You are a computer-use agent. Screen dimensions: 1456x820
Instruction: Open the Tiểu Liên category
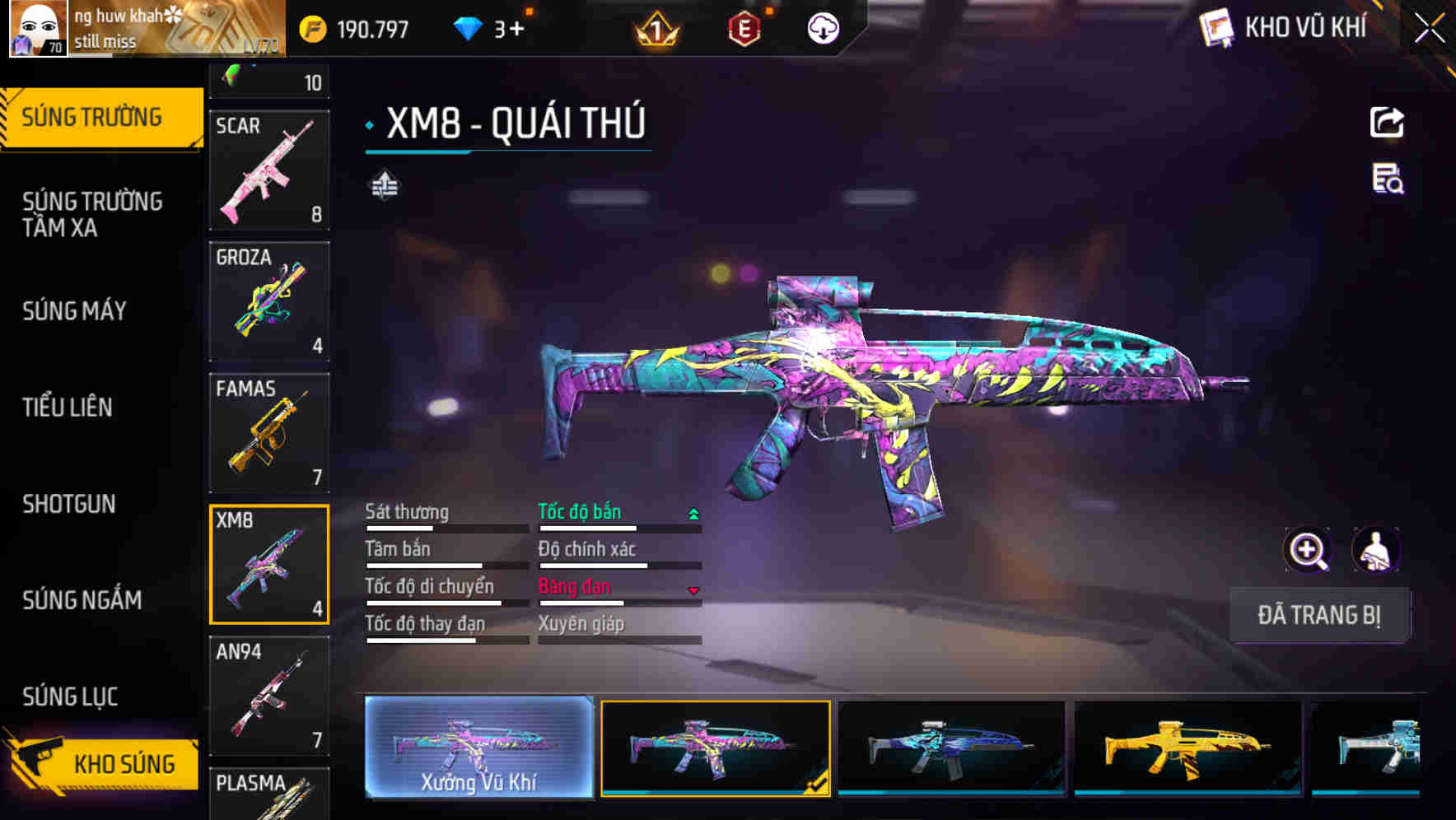(68, 408)
